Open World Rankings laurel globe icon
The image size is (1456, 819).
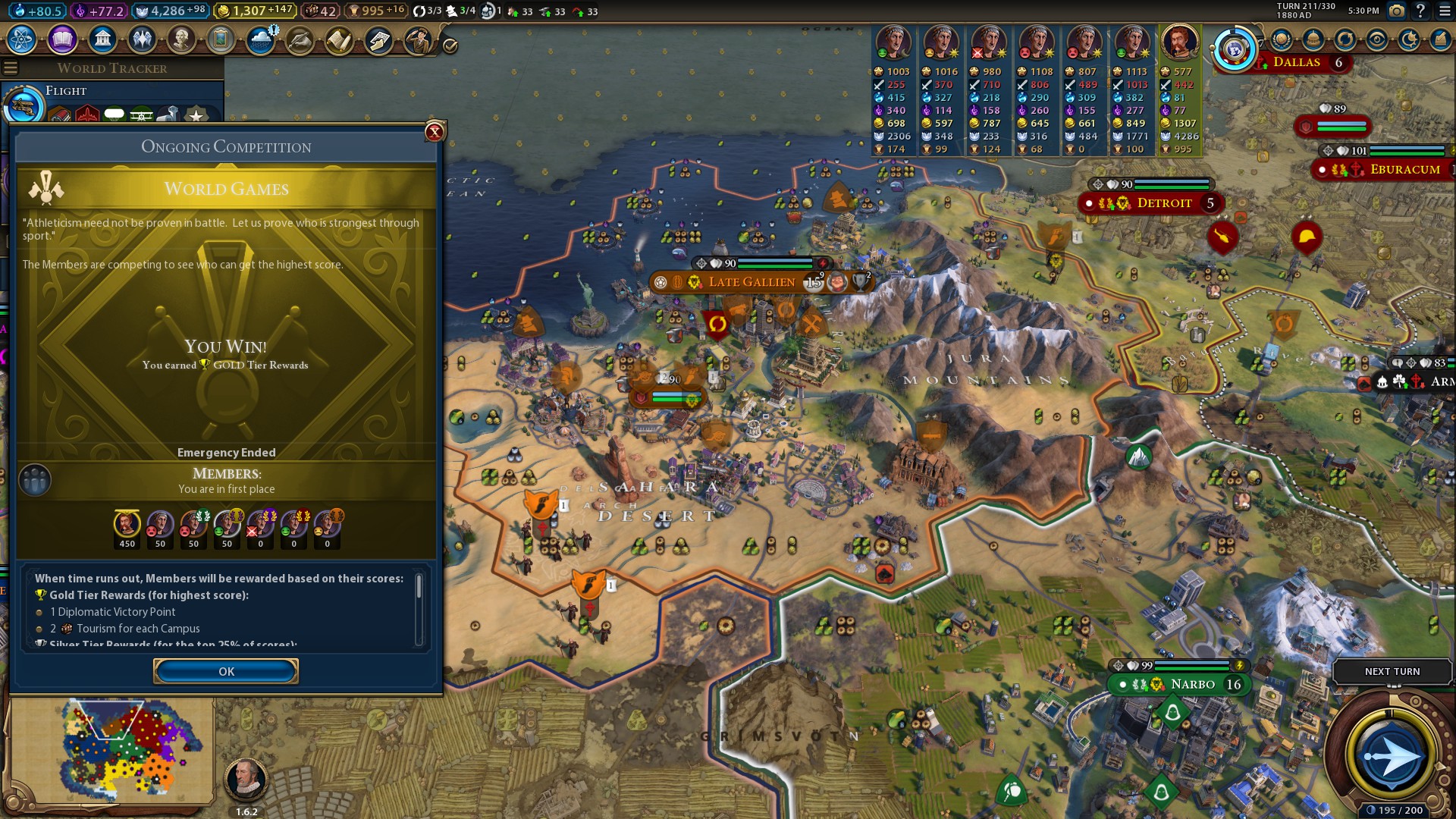(1282, 40)
